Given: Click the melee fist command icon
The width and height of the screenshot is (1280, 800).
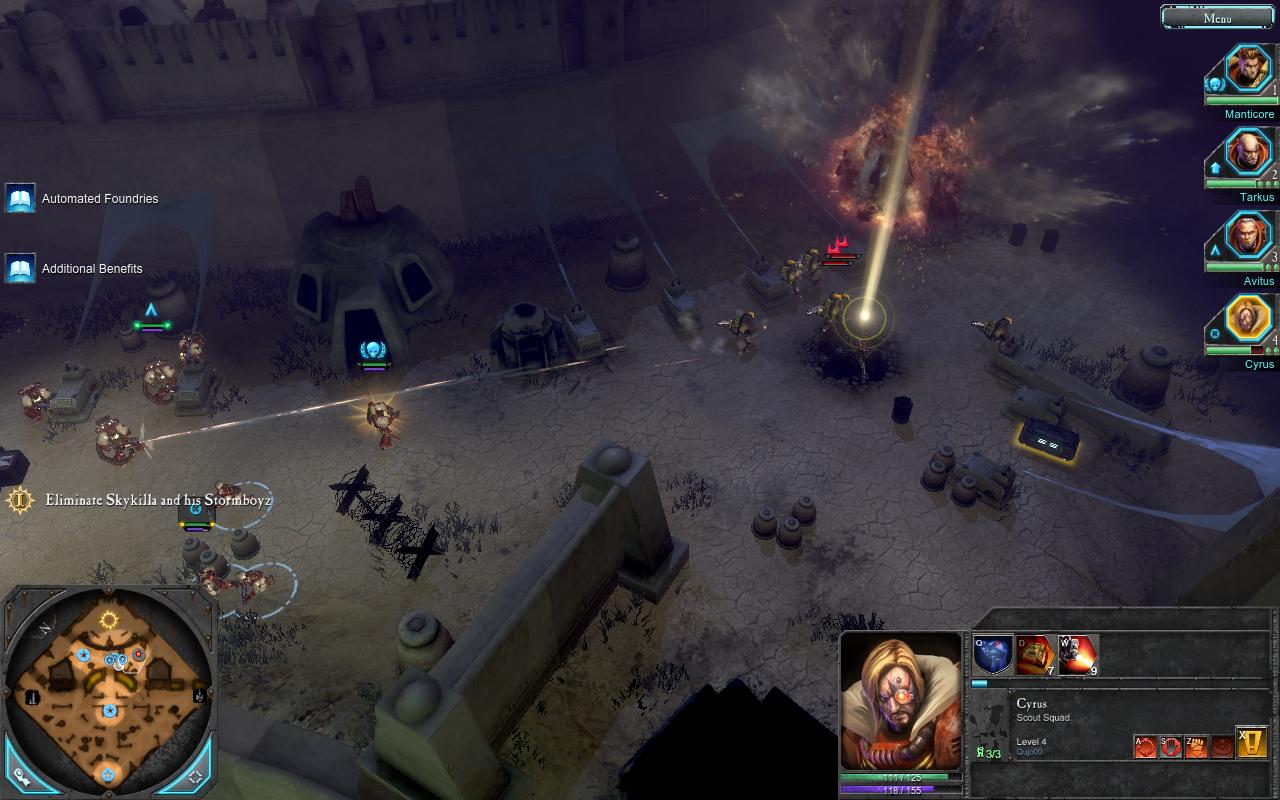Looking at the screenshot, I should click(x=1196, y=746).
